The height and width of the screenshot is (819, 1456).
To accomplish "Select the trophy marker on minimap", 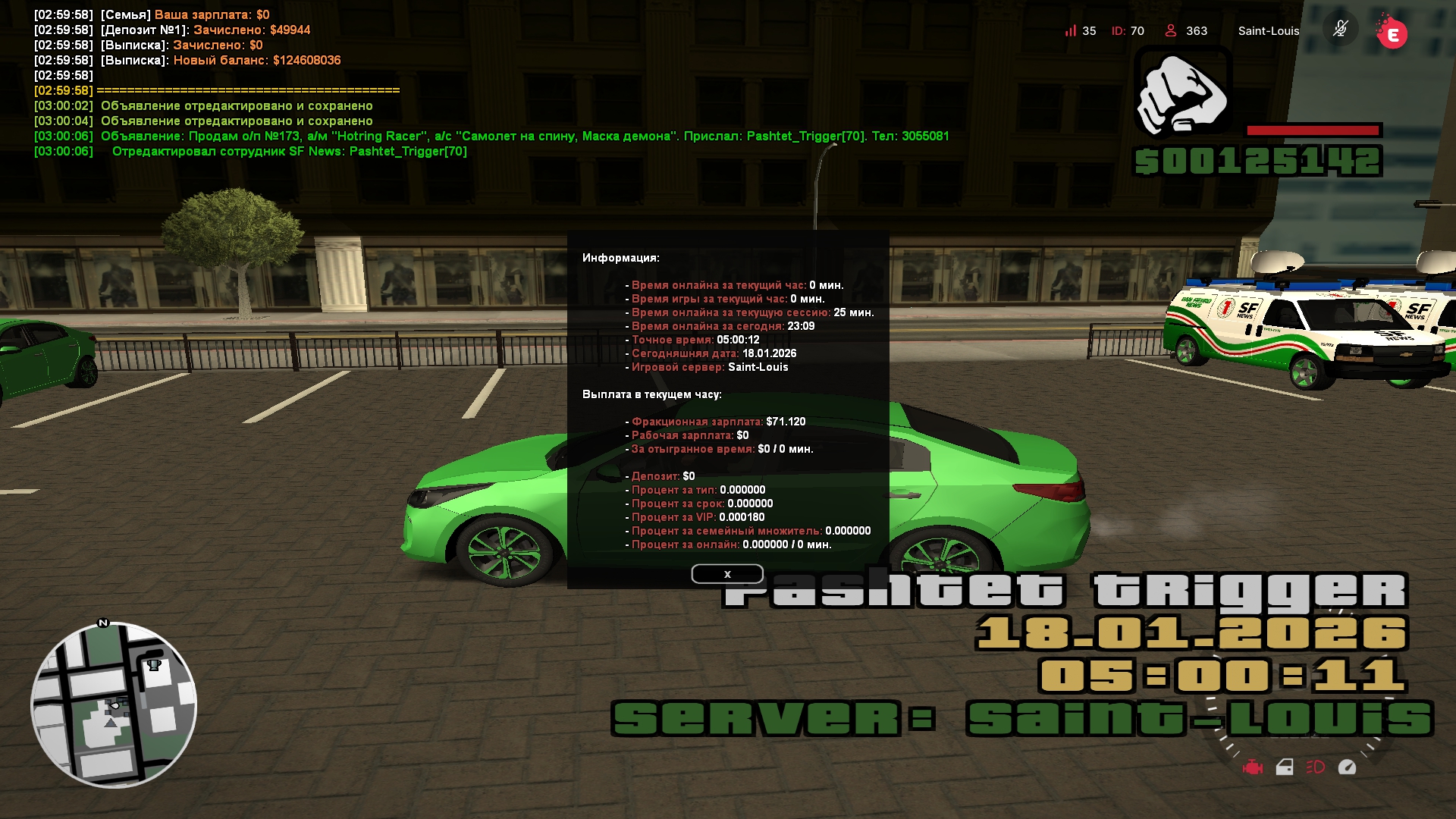I will pos(154,665).
